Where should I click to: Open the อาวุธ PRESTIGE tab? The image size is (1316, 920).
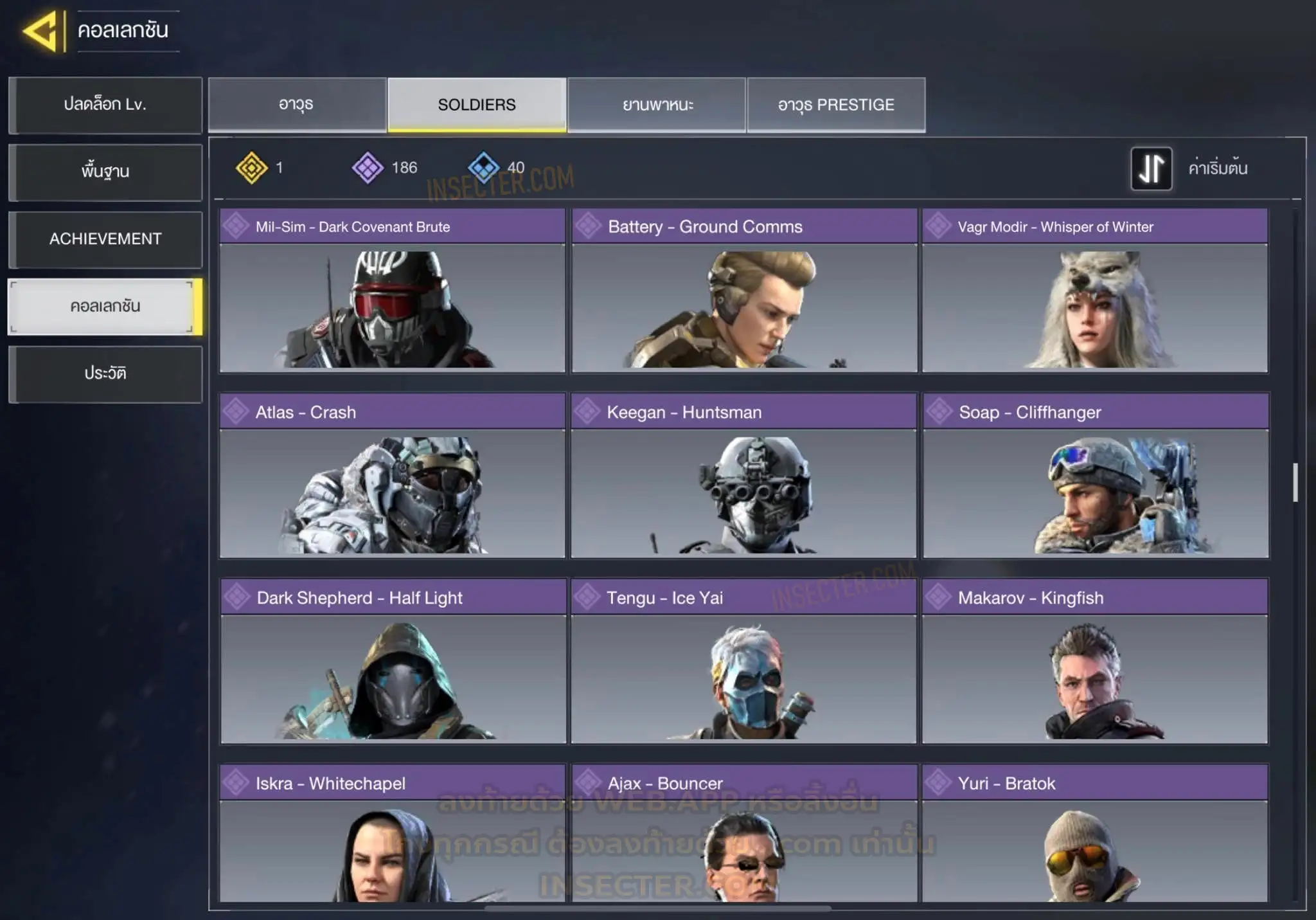pyautogui.click(x=836, y=105)
